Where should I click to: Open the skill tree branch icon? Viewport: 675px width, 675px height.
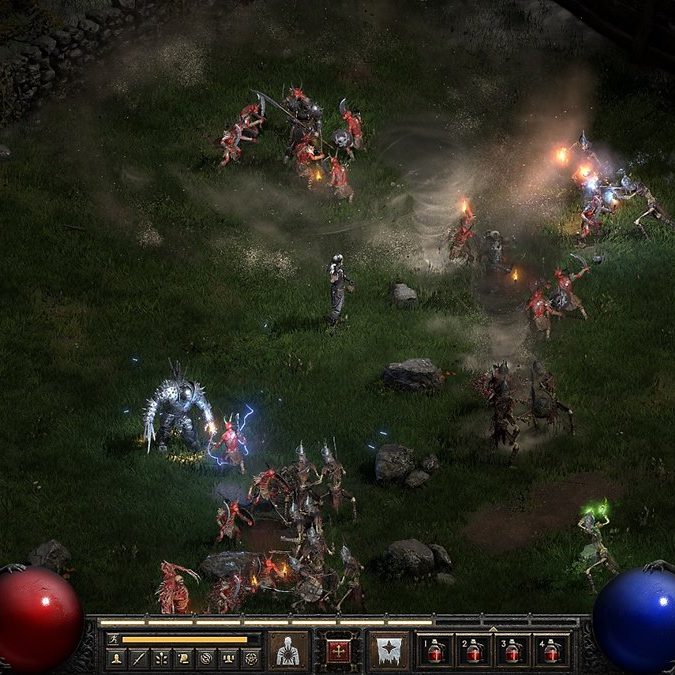[x=161, y=658]
